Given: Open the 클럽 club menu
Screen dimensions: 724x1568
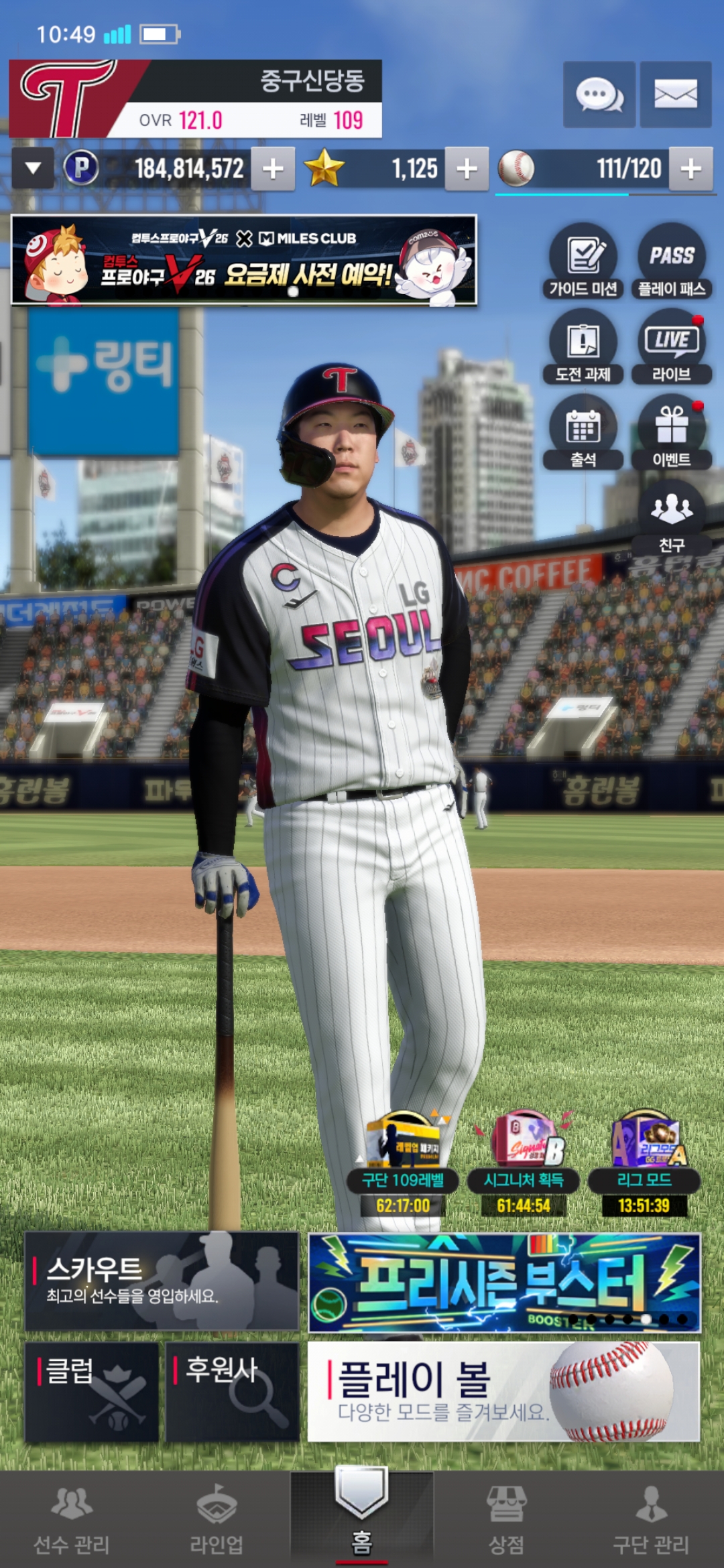Looking at the screenshot, I should click(92, 1392).
